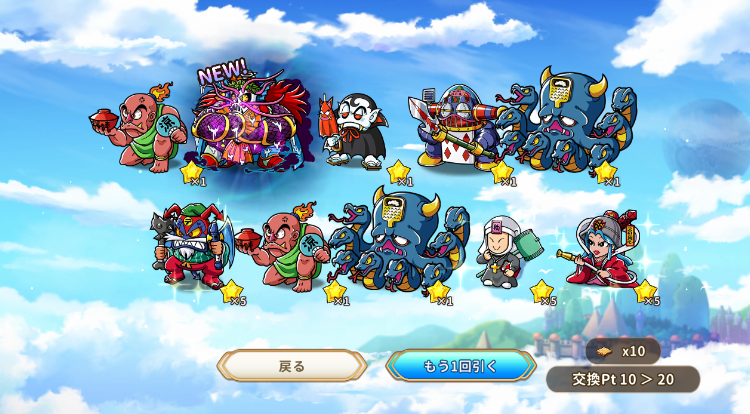Select the NEW purple dragon character
Image resolution: width=750 pixels, height=414 pixels.
point(252,127)
